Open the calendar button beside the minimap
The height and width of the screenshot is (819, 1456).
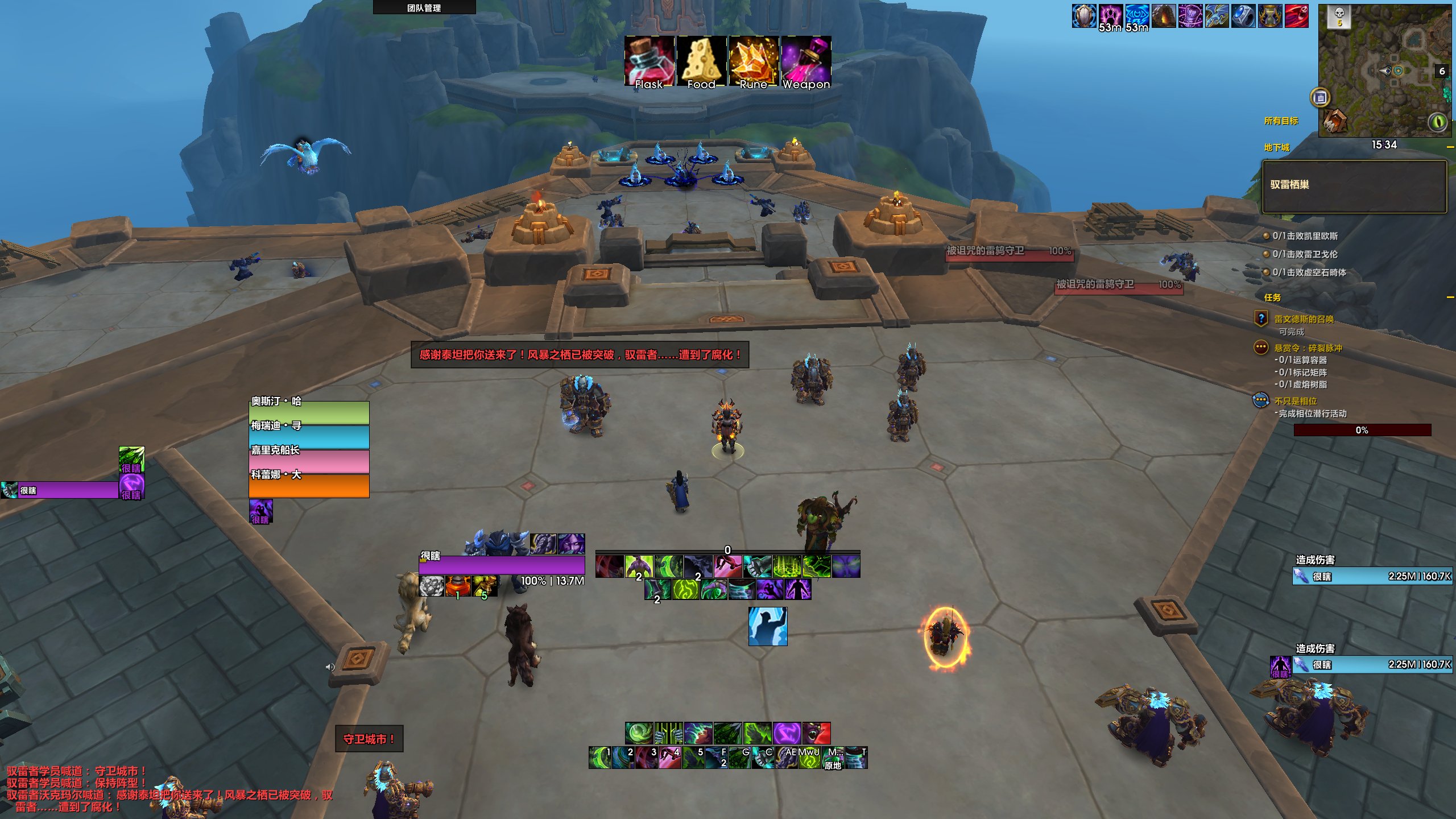click(x=1320, y=98)
